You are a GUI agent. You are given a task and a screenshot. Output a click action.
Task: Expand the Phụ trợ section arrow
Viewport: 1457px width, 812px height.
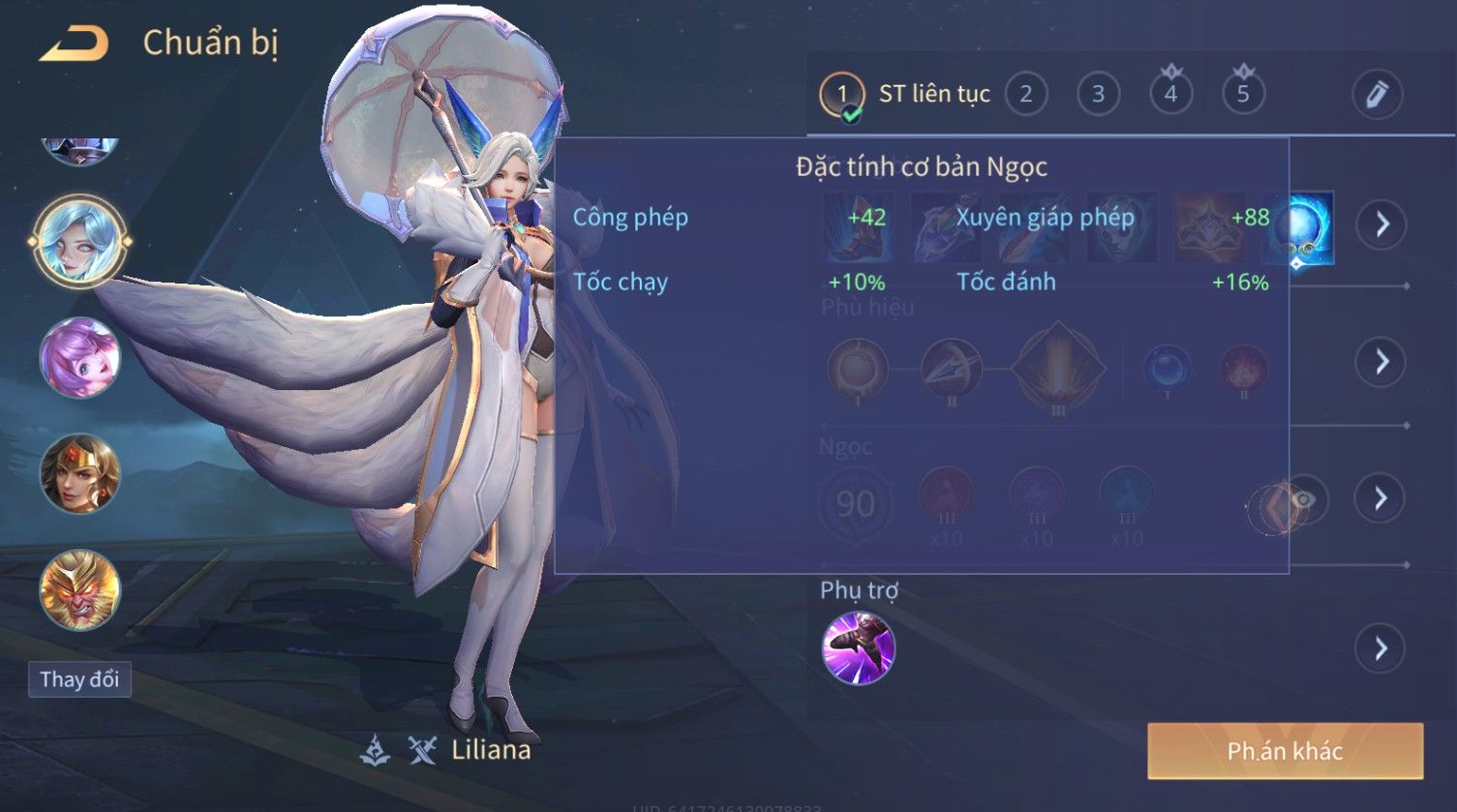pos(1381,648)
